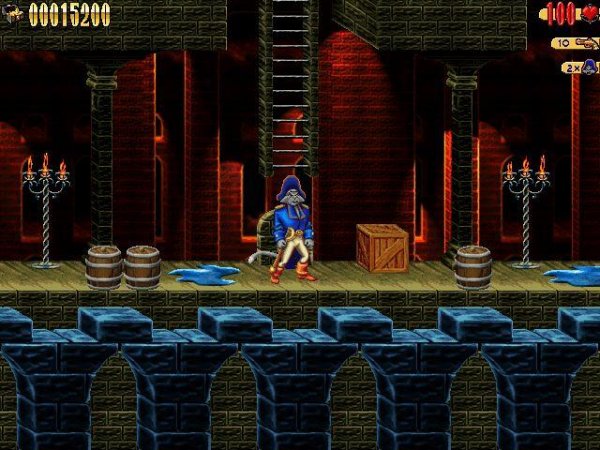Select the pistol weapon icon
Screen dimensions: 600x450
tap(584, 43)
